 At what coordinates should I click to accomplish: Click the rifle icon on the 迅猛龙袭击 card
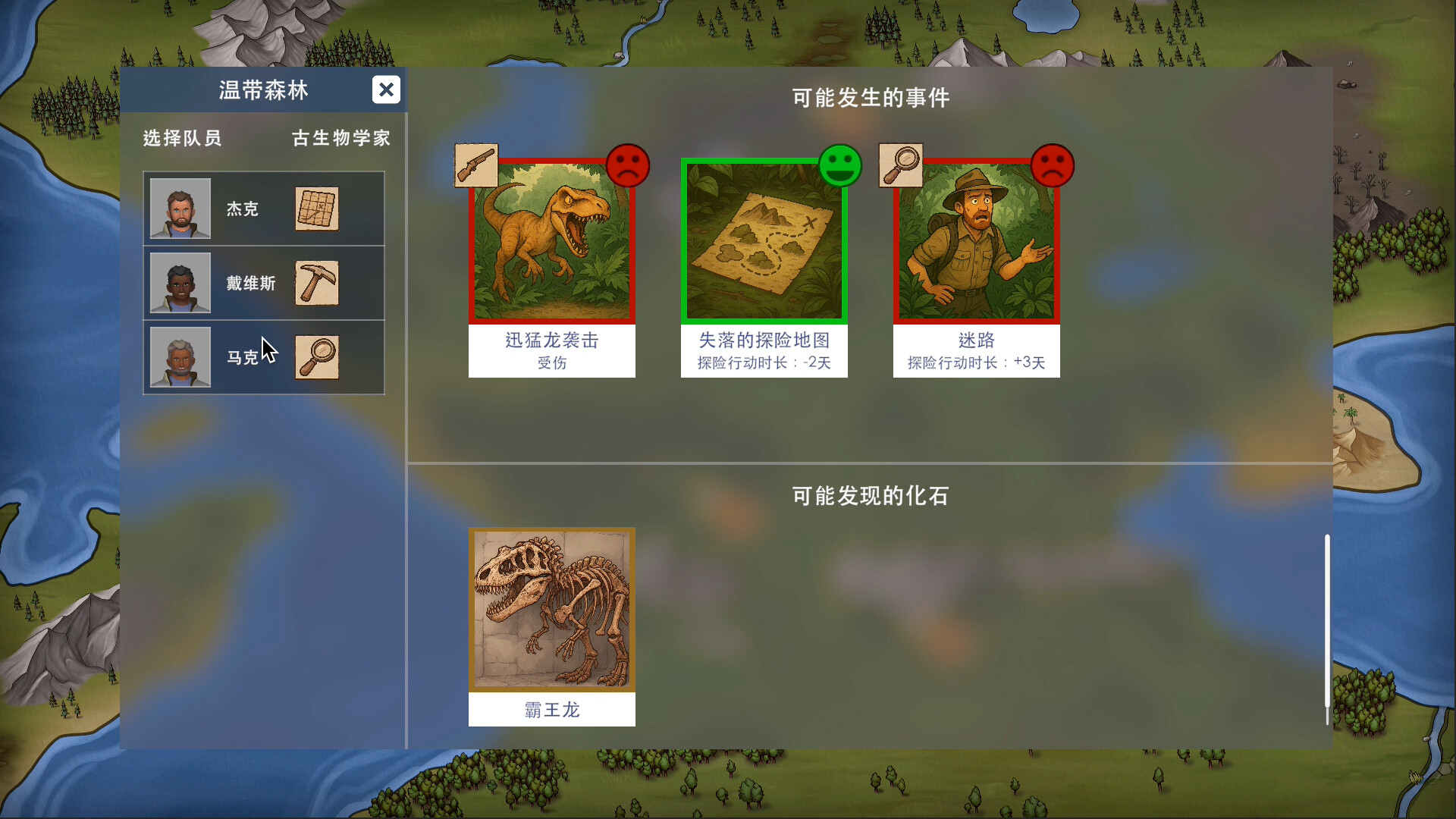476,165
